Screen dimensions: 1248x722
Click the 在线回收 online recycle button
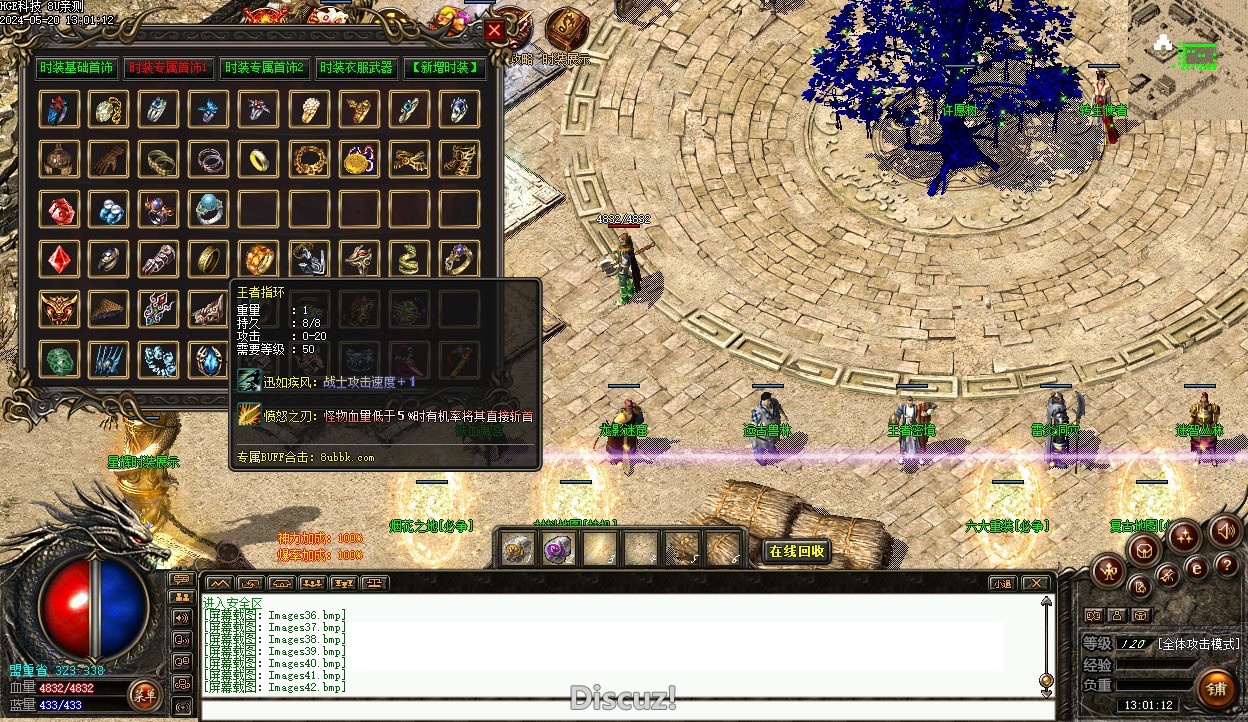[x=797, y=551]
